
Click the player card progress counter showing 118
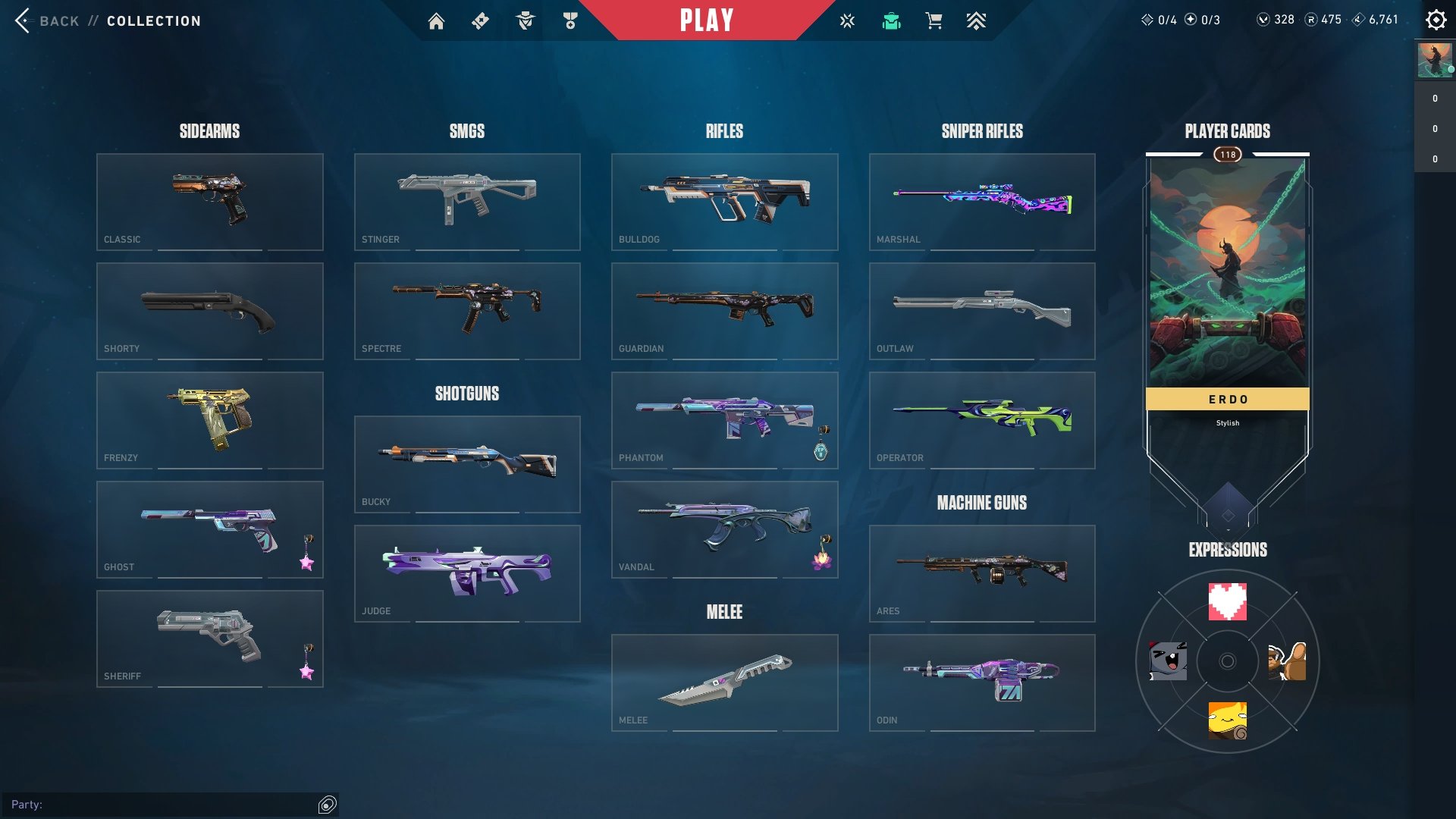tap(1227, 153)
